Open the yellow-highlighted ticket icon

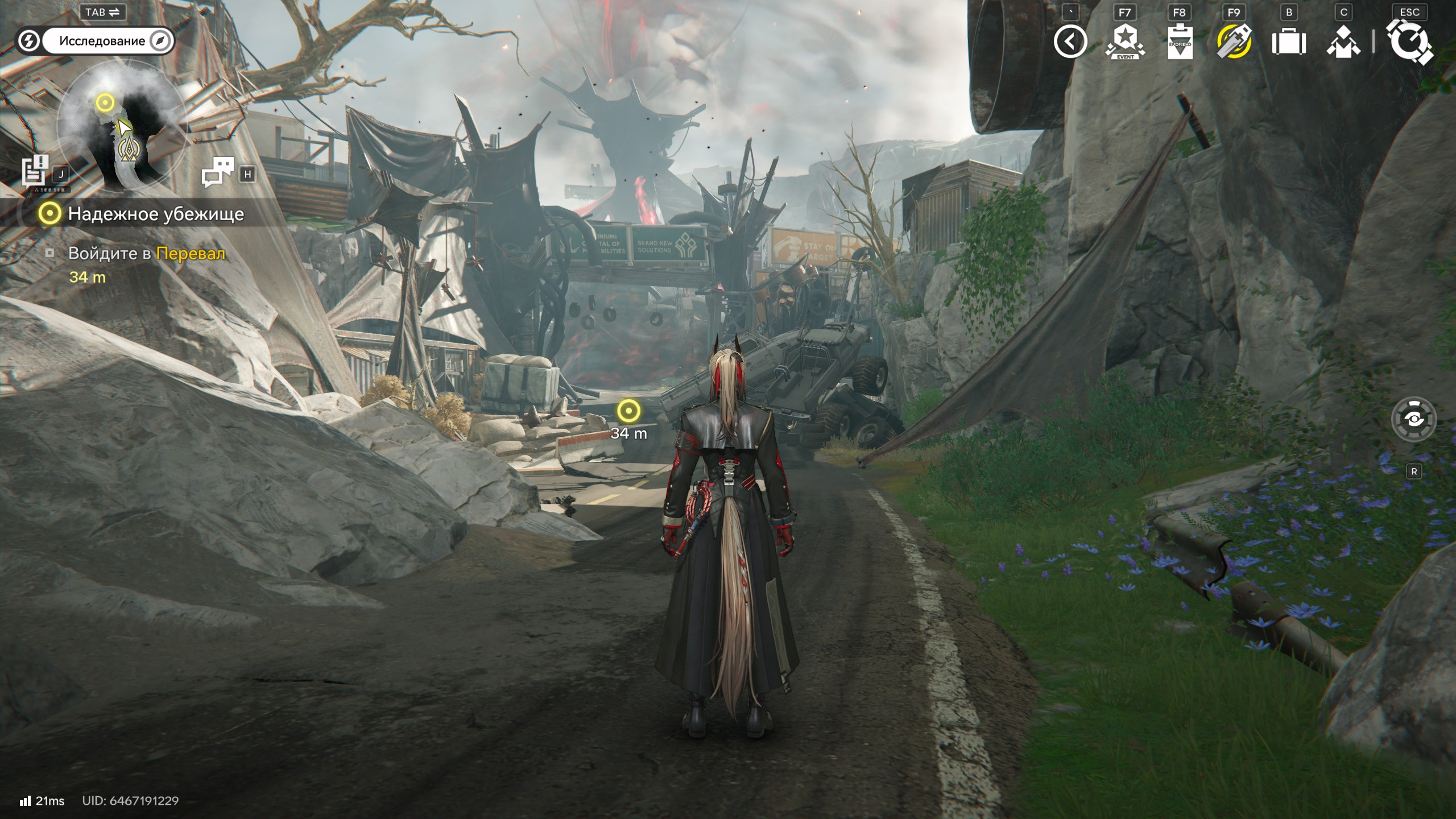click(x=1234, y=42)
